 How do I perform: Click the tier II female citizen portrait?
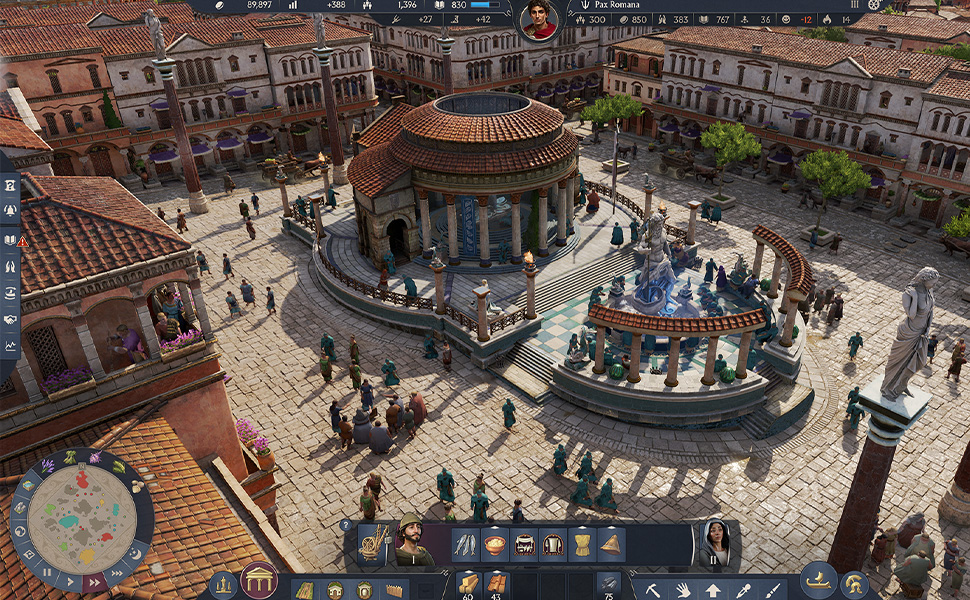tap(716, 542)
